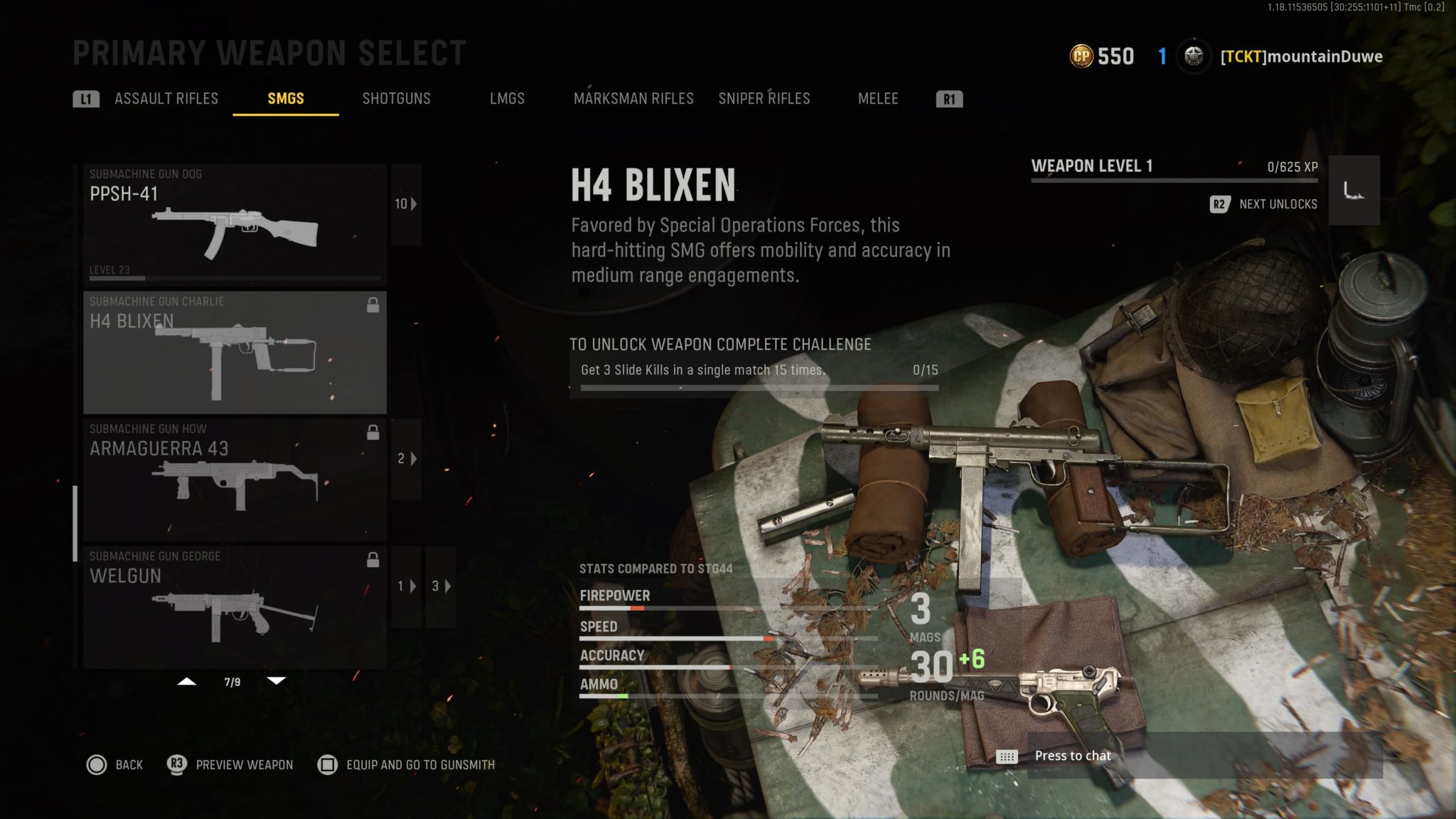This screenshot has width=1456, height=819.
Task: Click the player rank emblem icon
Action: coord(1194,56)
